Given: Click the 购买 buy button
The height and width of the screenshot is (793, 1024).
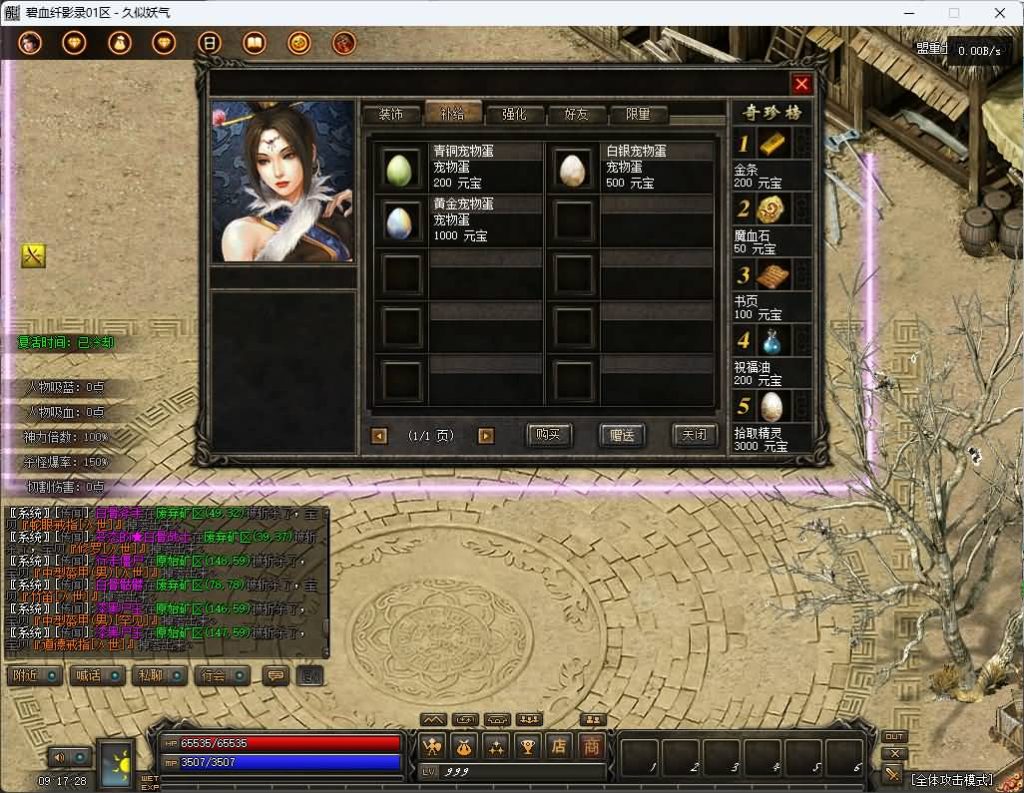Looking at the screenshot, I should (x=549, y=435).
